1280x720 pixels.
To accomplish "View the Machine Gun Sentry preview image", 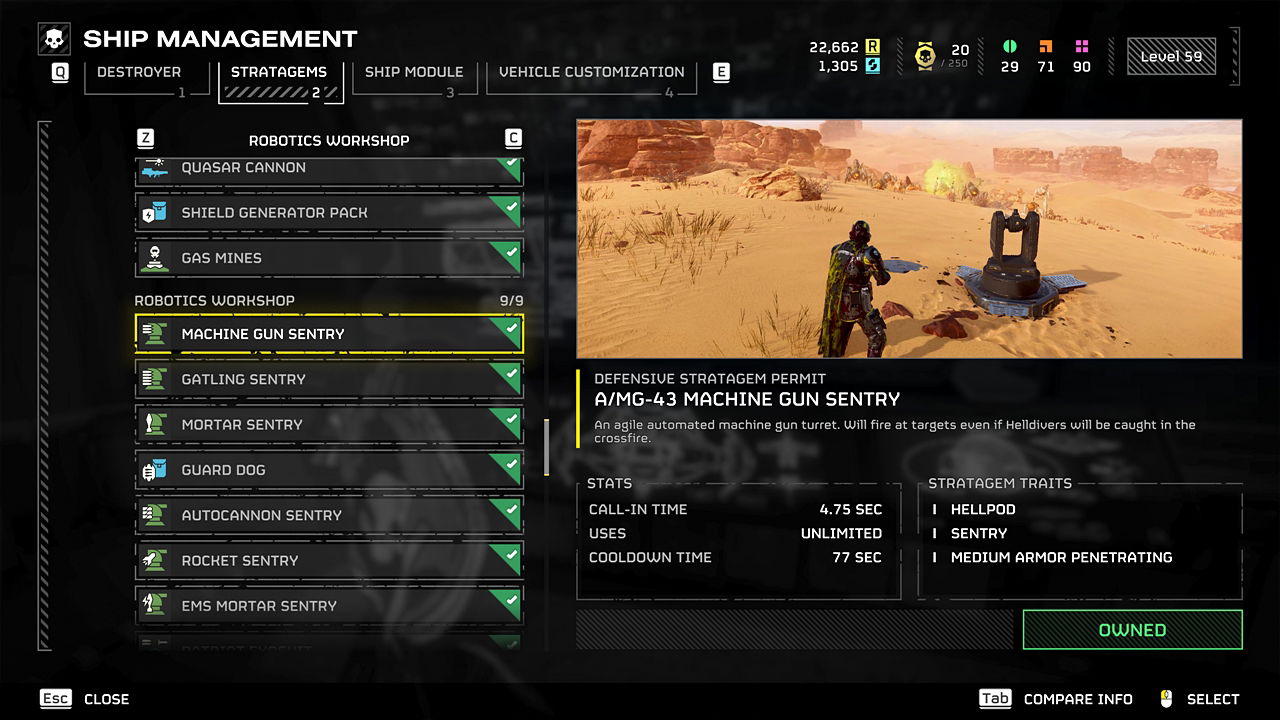I will click(909, 239).
